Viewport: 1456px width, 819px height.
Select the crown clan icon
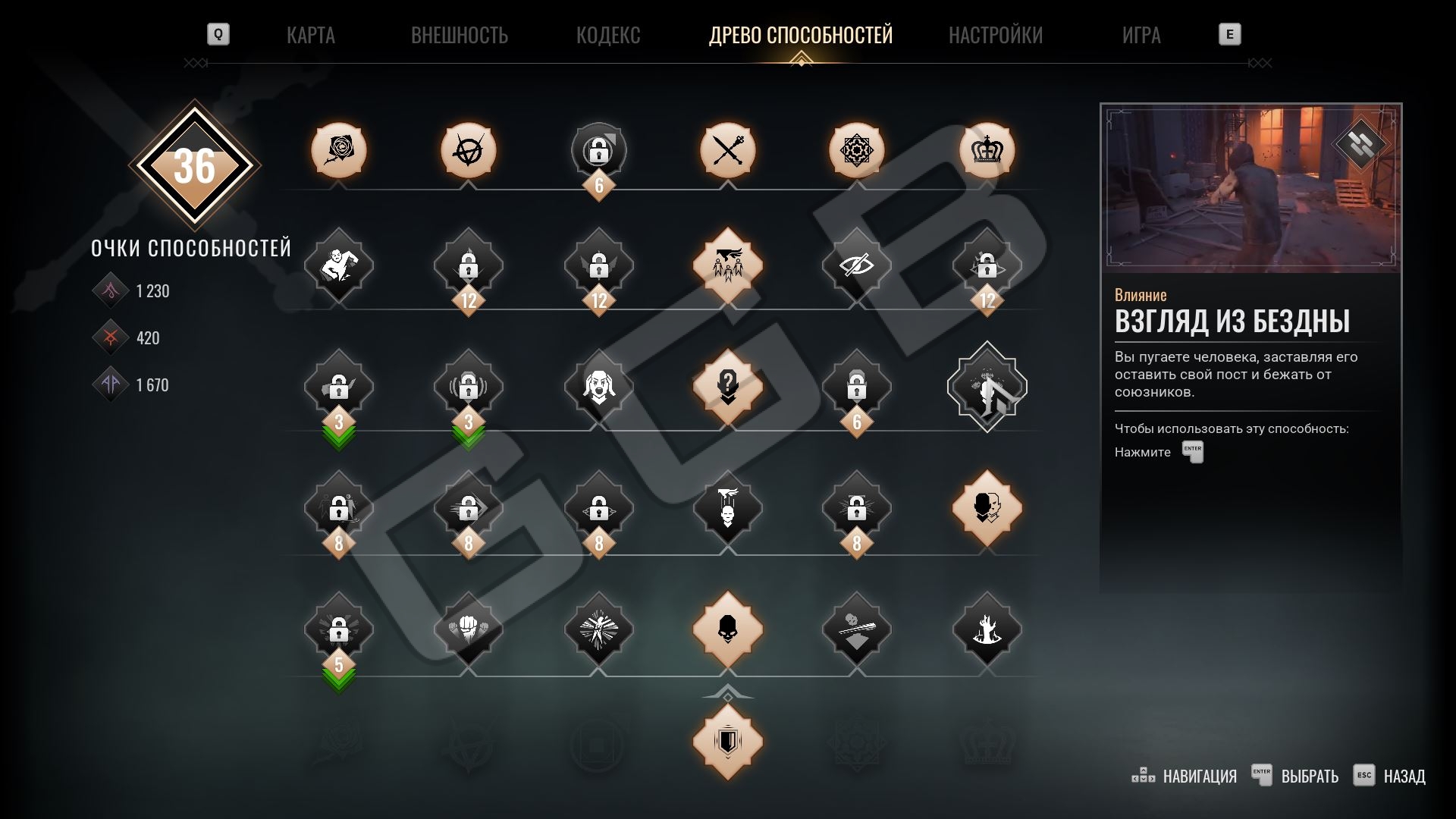point(987,150)
